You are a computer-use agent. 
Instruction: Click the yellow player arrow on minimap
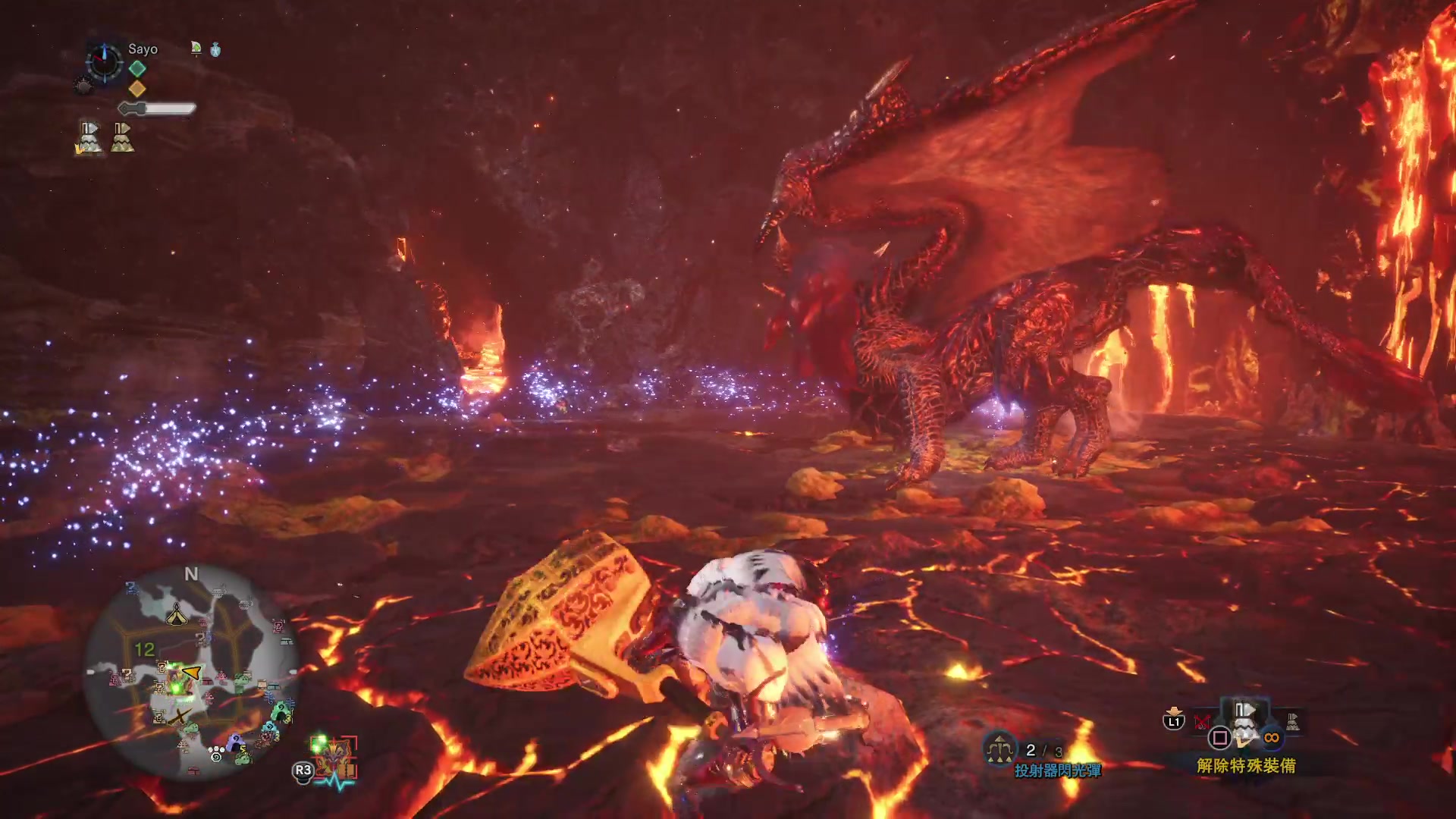[x=192, y=672]
